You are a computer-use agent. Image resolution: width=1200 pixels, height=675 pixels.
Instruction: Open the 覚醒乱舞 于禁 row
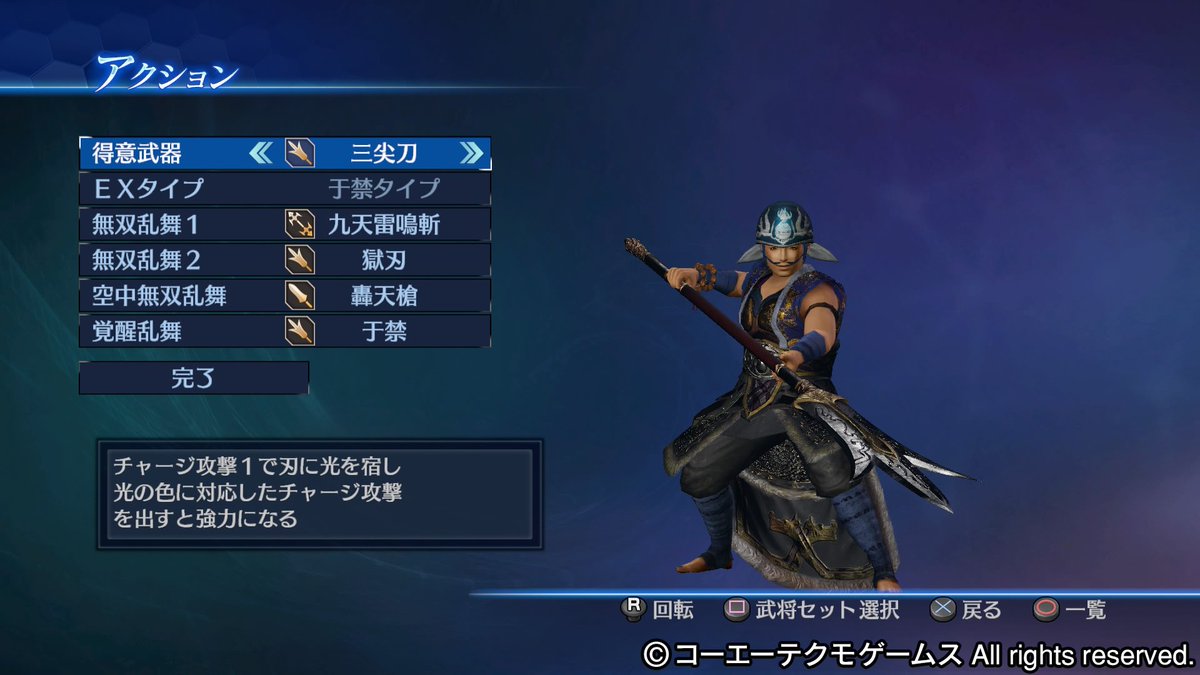point(285,331)
